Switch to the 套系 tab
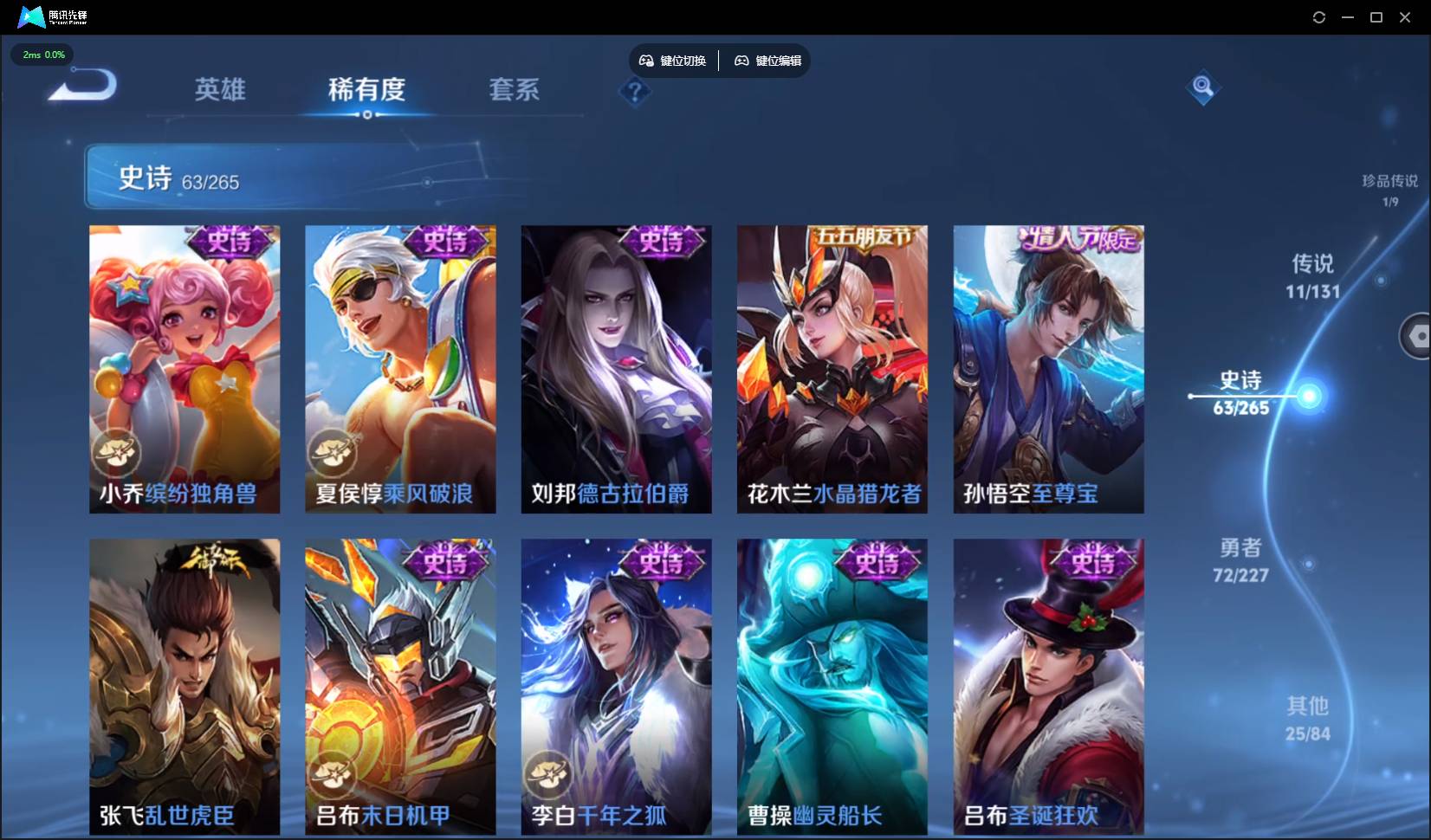The width and height of the screenshot is (1431, 840). 514,90
